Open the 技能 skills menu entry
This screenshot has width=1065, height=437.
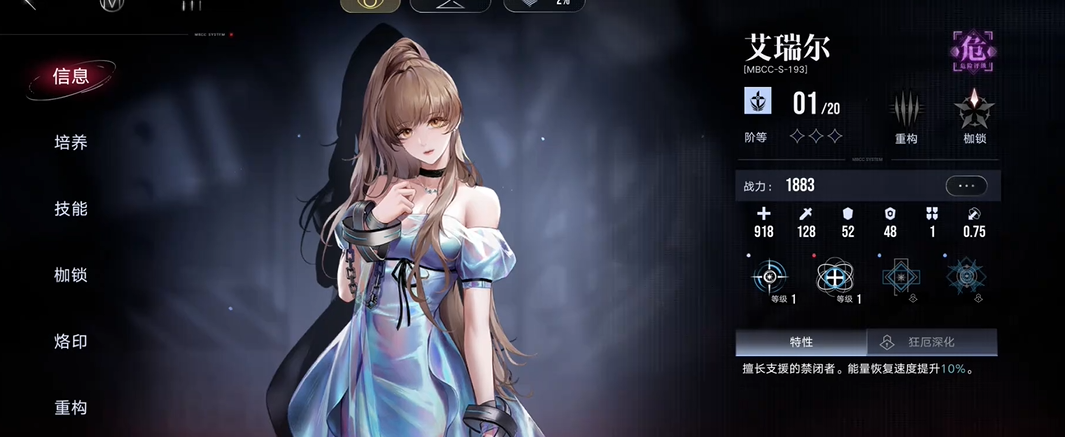(x=71, y=209)
